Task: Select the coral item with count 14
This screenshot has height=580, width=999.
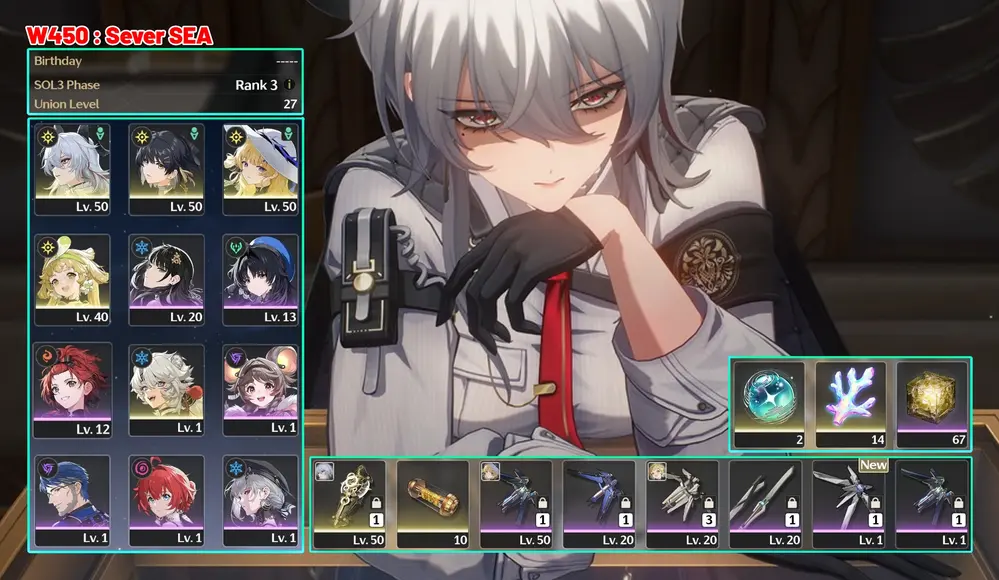Action: (x=851, y=402)
